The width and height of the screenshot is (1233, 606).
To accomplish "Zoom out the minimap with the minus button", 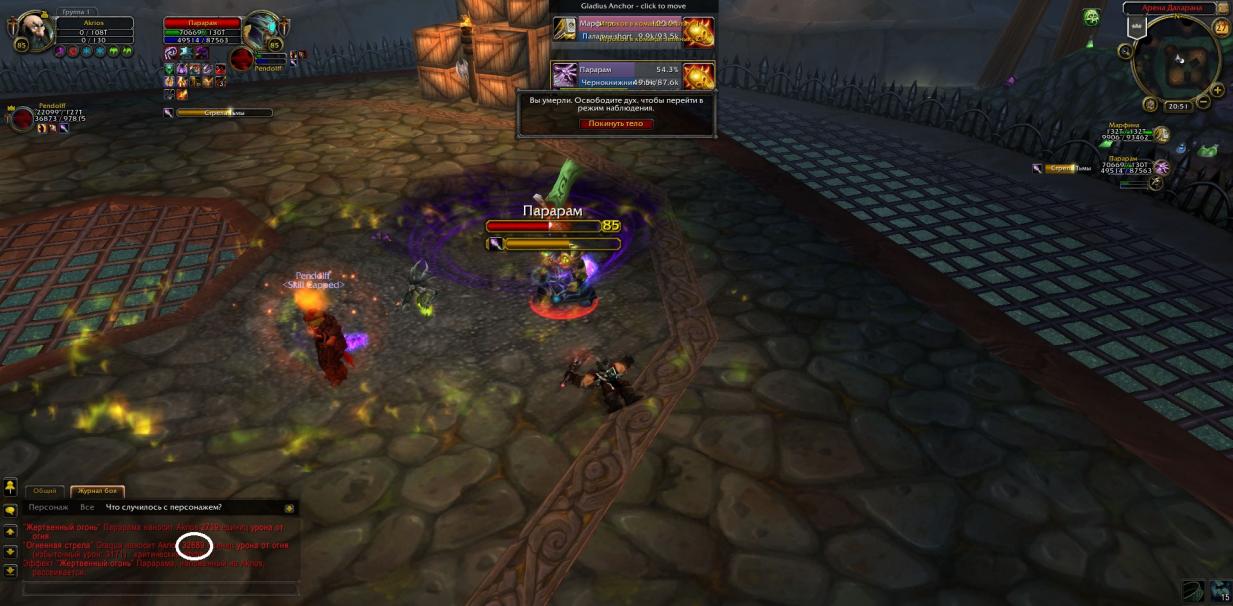I will 1203,102.
